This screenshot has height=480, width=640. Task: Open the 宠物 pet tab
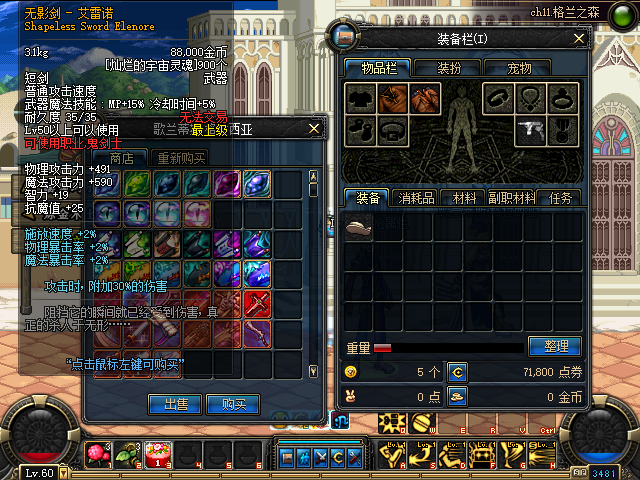pyautogui.click(x=519, y=68)
